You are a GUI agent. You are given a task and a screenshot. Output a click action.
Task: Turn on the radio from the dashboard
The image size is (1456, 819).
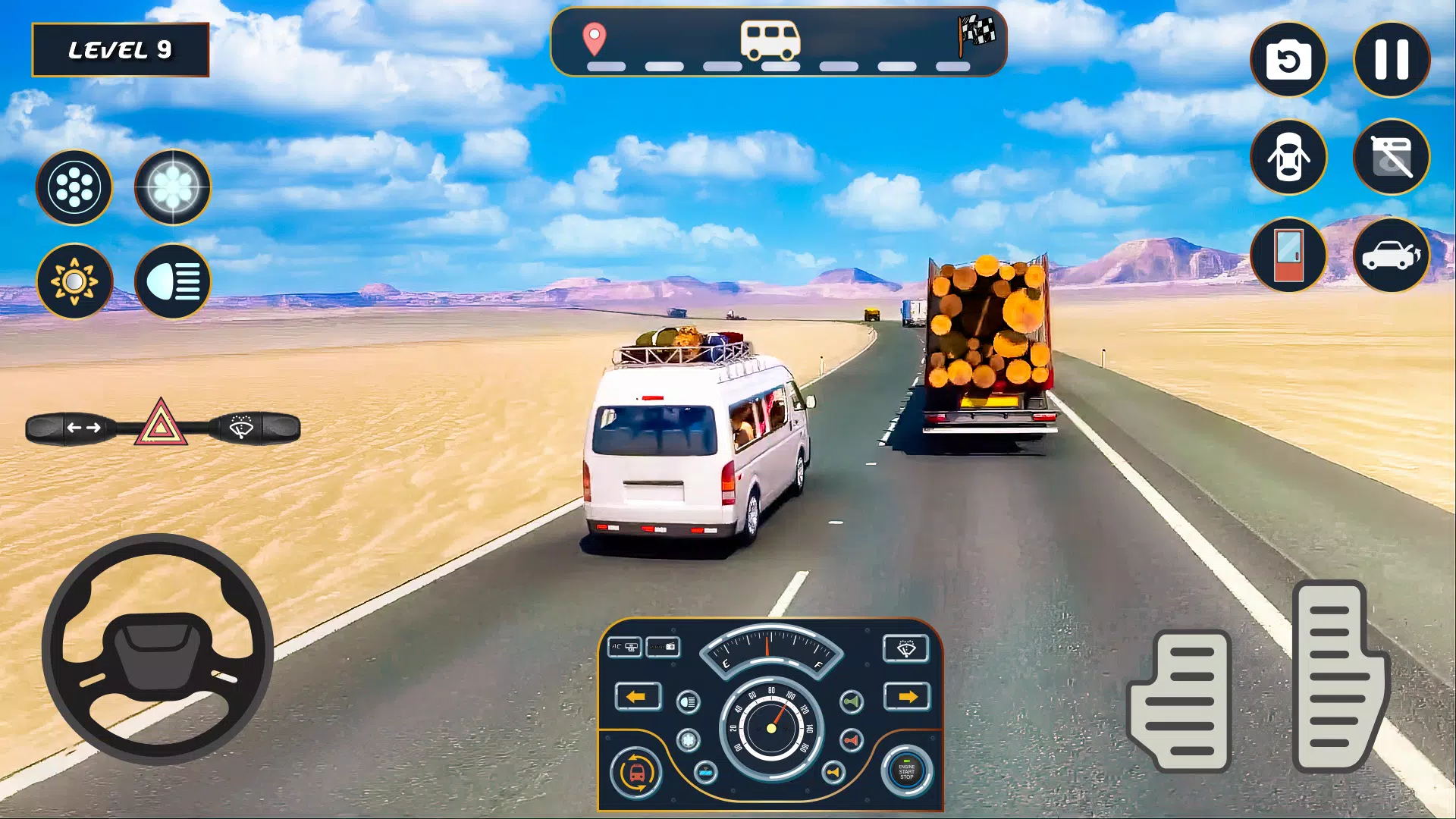(x=663, y=648)
